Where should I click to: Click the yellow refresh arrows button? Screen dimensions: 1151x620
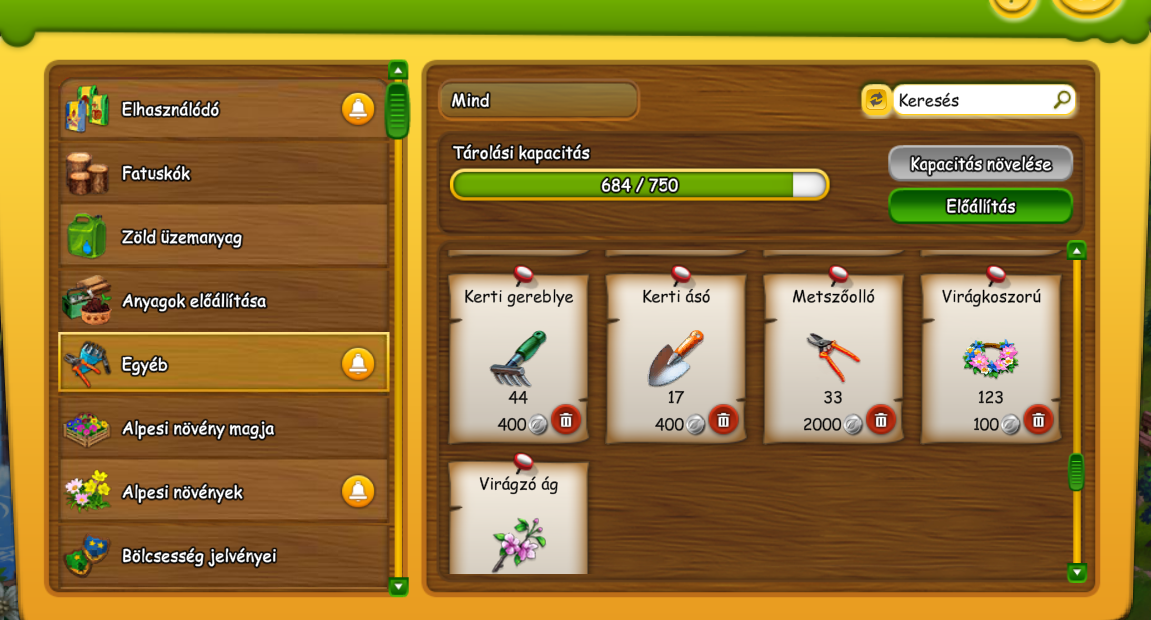pyautogui.click(x=876, y=100)
